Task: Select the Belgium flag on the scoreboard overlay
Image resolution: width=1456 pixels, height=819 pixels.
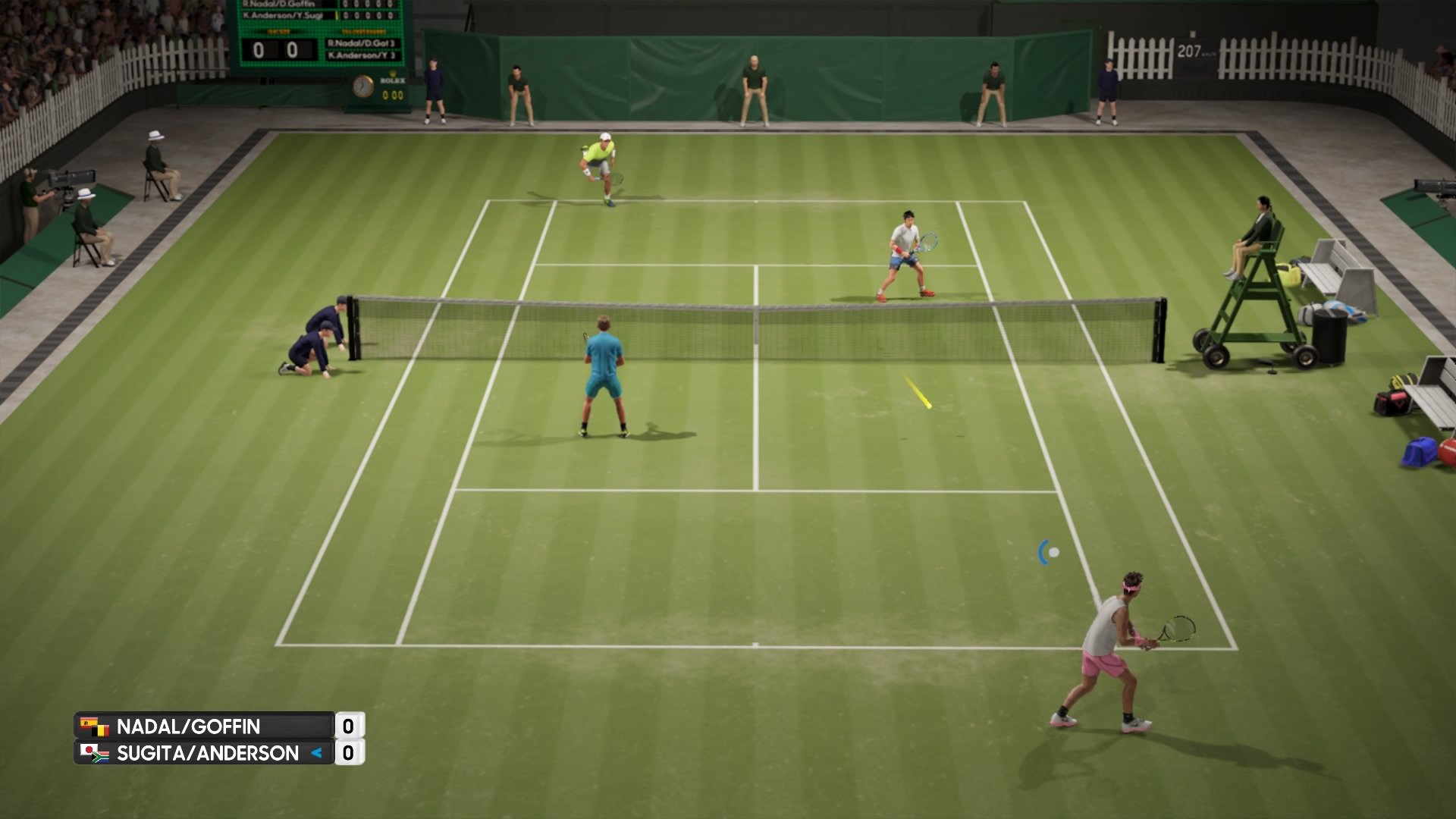Action: coord(101,733)
